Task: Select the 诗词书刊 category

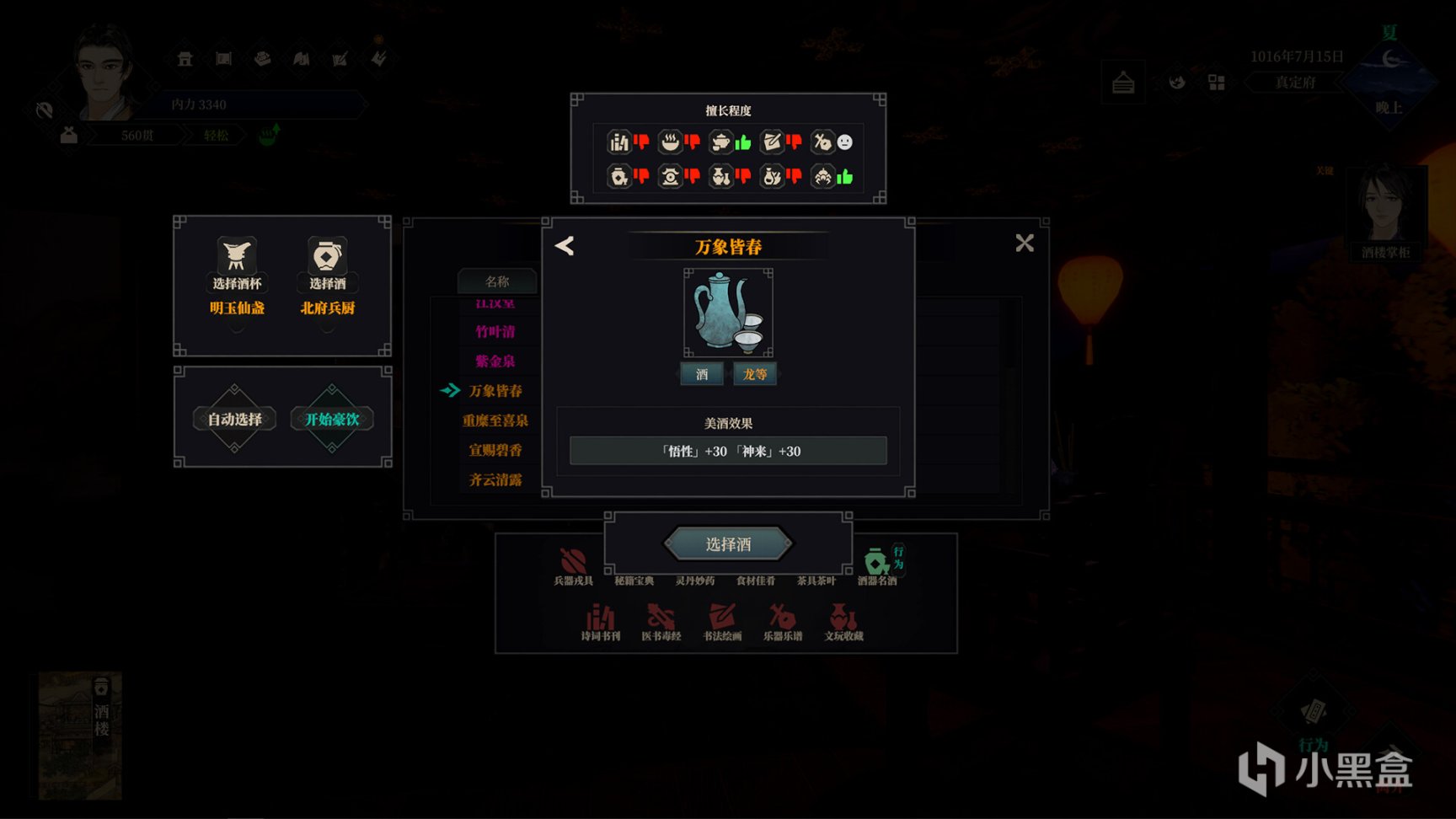Action: click(600, 622)
